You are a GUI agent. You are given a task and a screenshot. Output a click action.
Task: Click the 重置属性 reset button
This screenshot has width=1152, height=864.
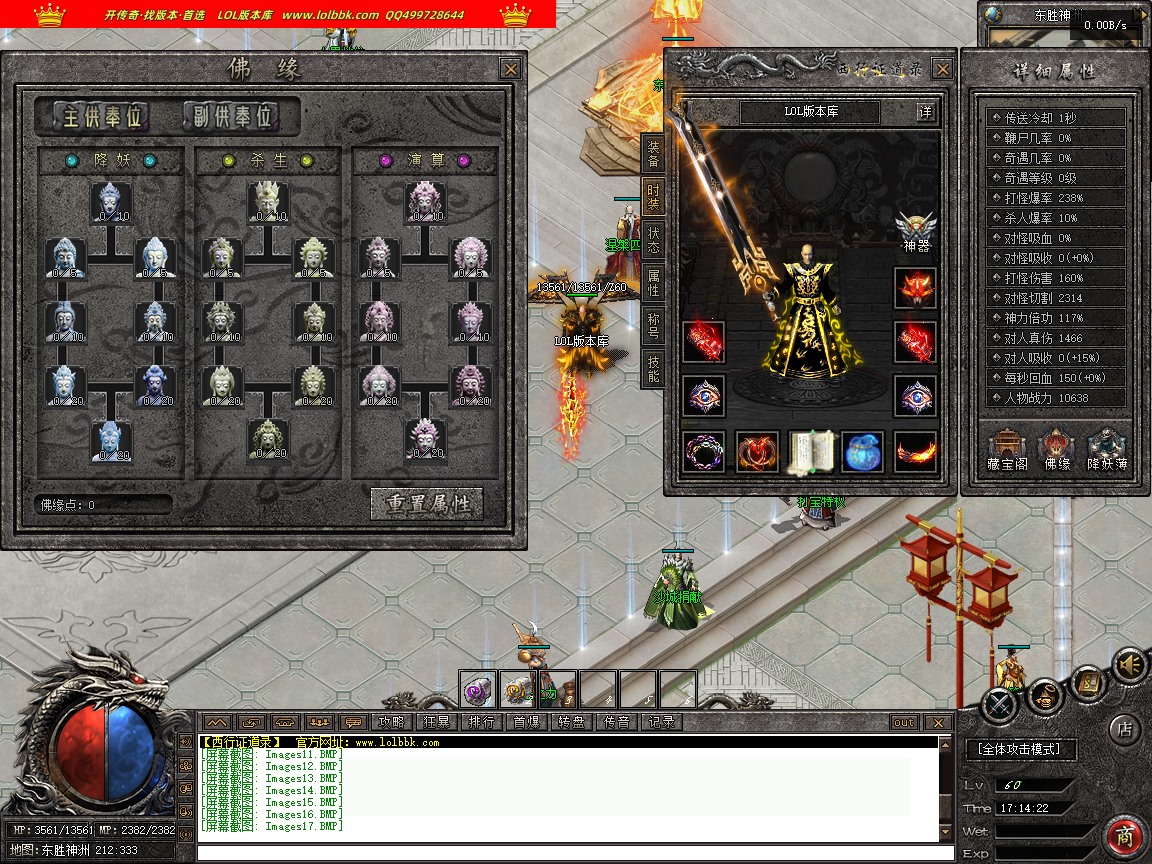tap(427, 503)
